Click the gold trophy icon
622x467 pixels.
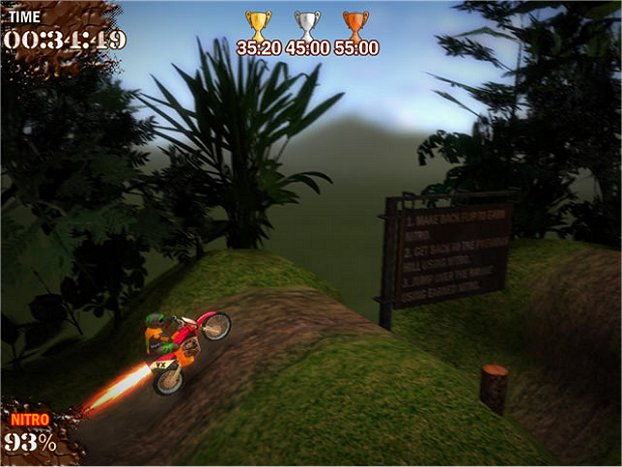coord(258,24)
